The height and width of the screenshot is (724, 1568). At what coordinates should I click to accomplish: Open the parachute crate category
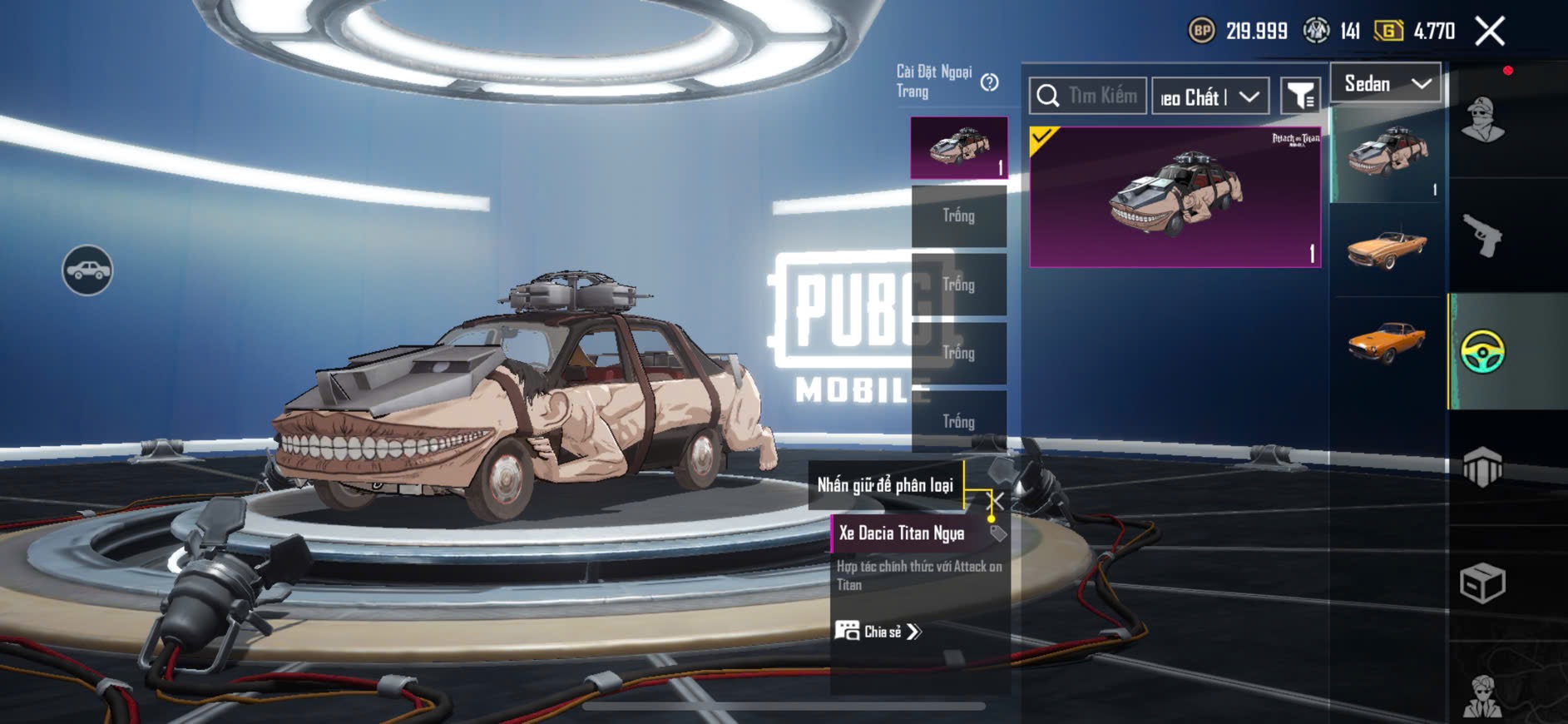1482,467
